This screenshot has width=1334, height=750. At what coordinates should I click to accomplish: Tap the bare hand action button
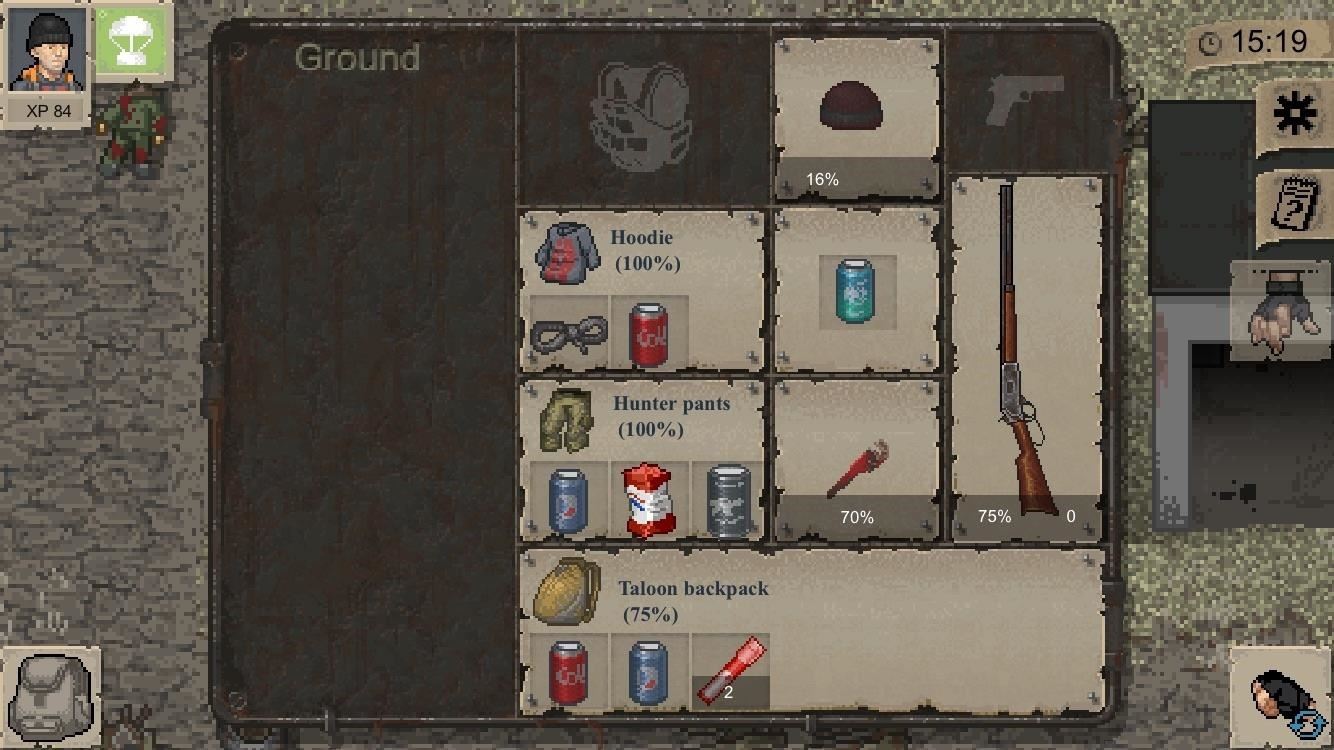tap(1283, 312)
